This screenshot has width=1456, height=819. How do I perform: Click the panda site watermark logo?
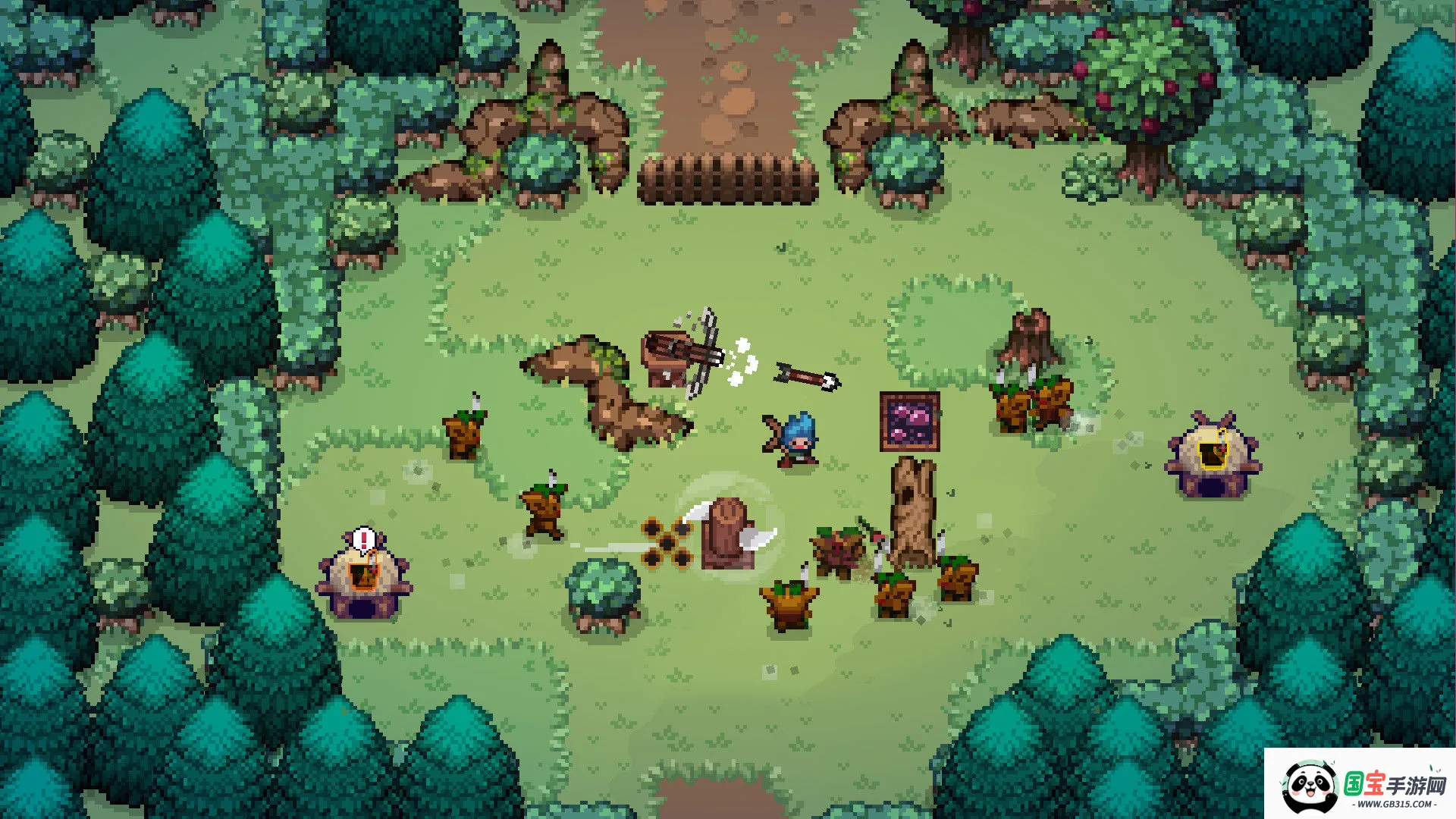1310,786
